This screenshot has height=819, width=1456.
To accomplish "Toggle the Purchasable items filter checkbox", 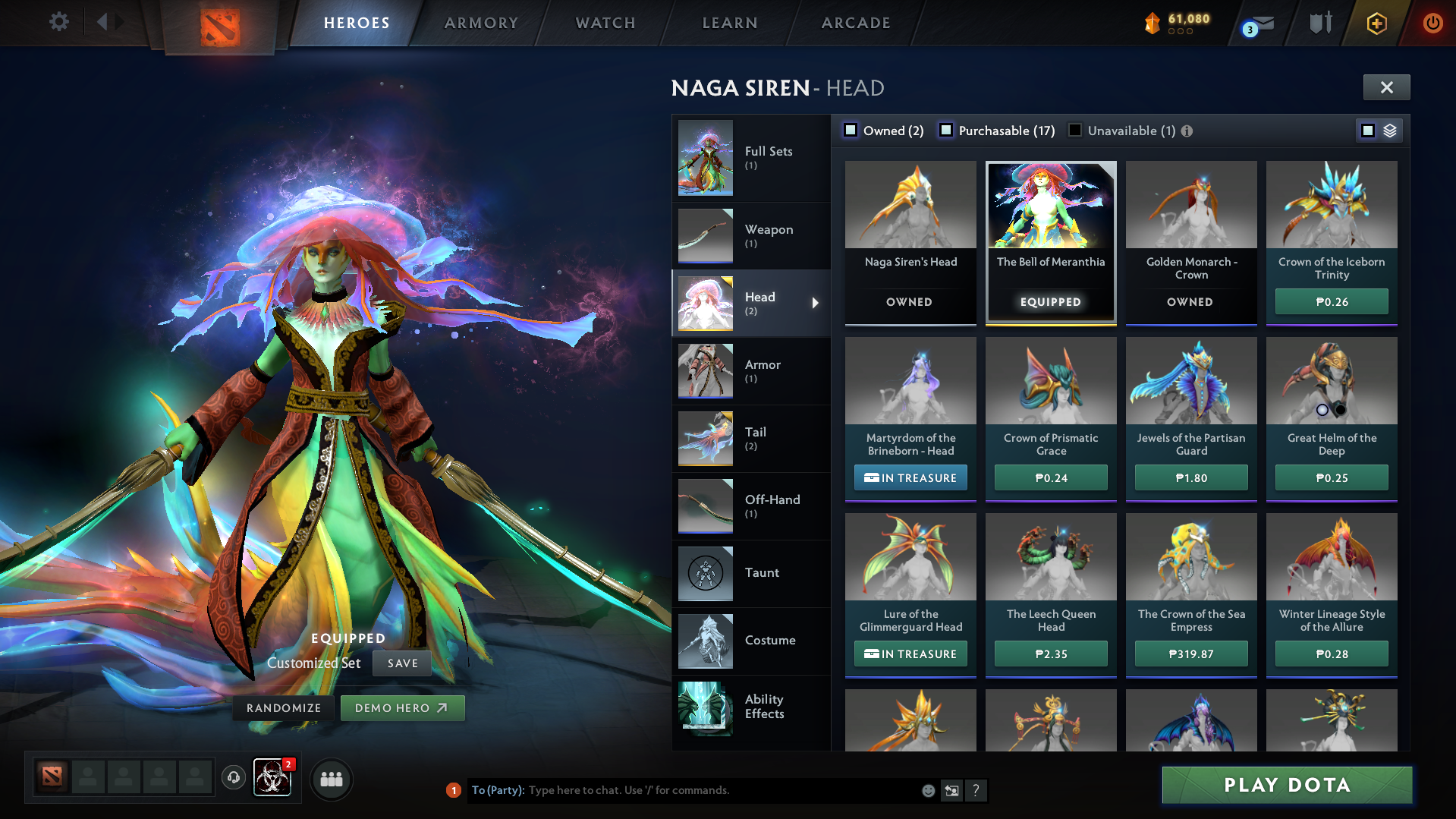I will [x=946, y=131].
